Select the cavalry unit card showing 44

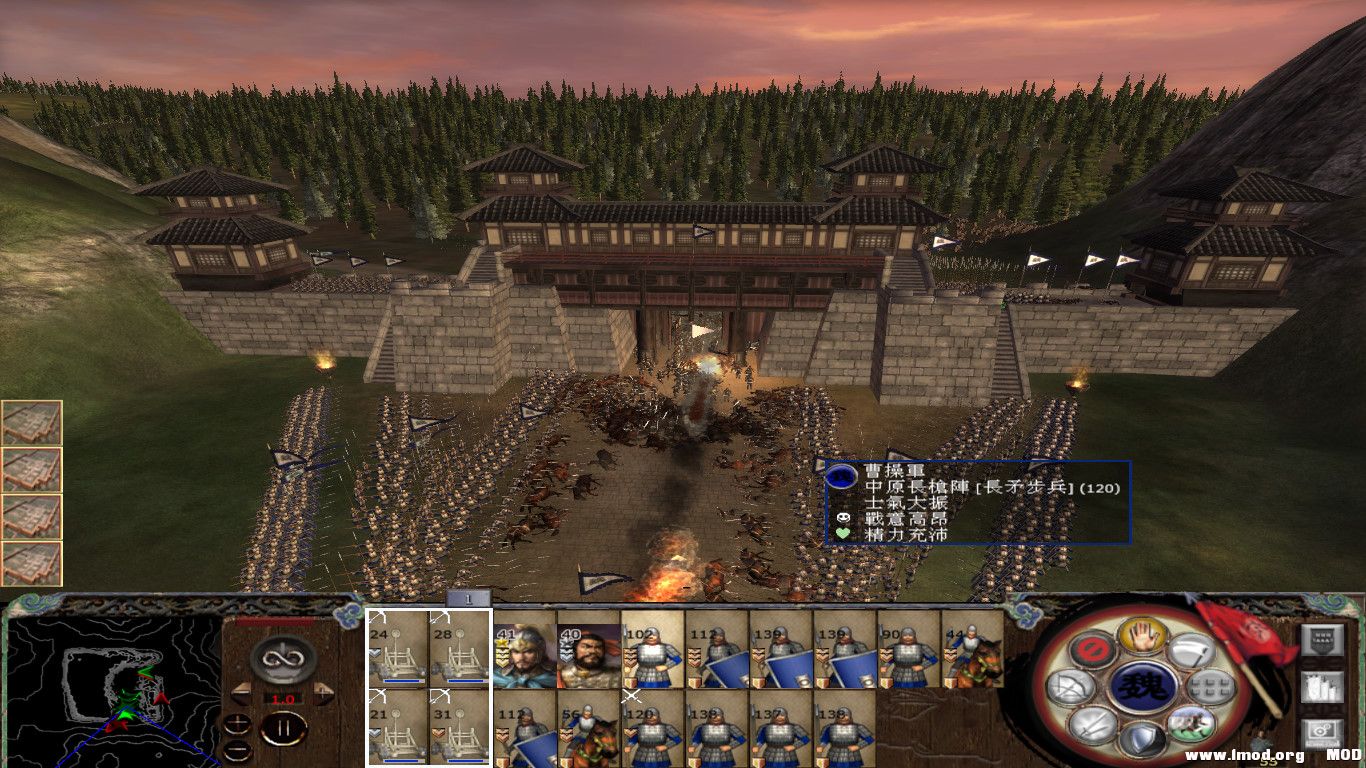click(972, 650)
